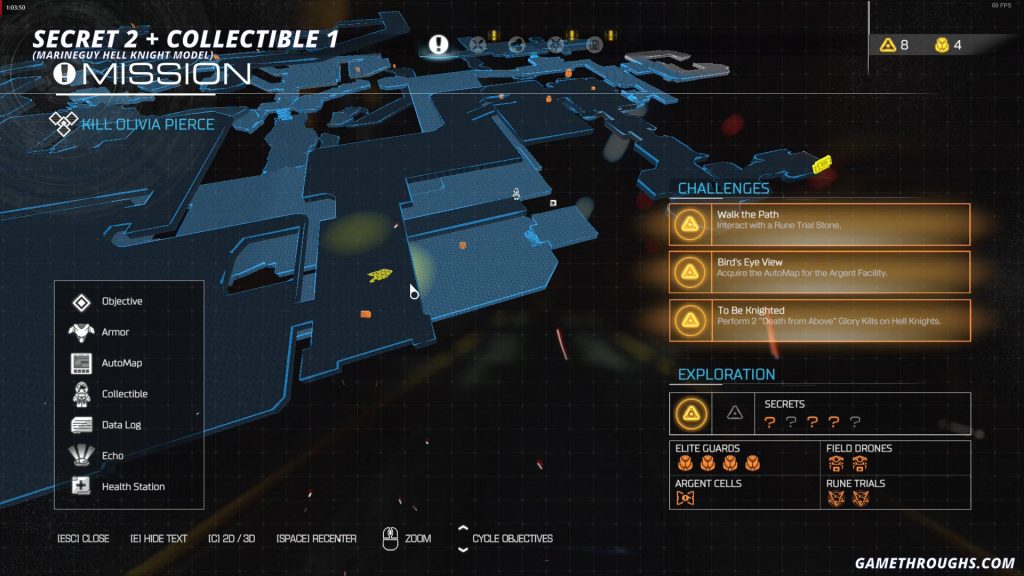
Task: Switch to the crossed-weapons Arsenal tab
Action: click(x=478, y=44)
